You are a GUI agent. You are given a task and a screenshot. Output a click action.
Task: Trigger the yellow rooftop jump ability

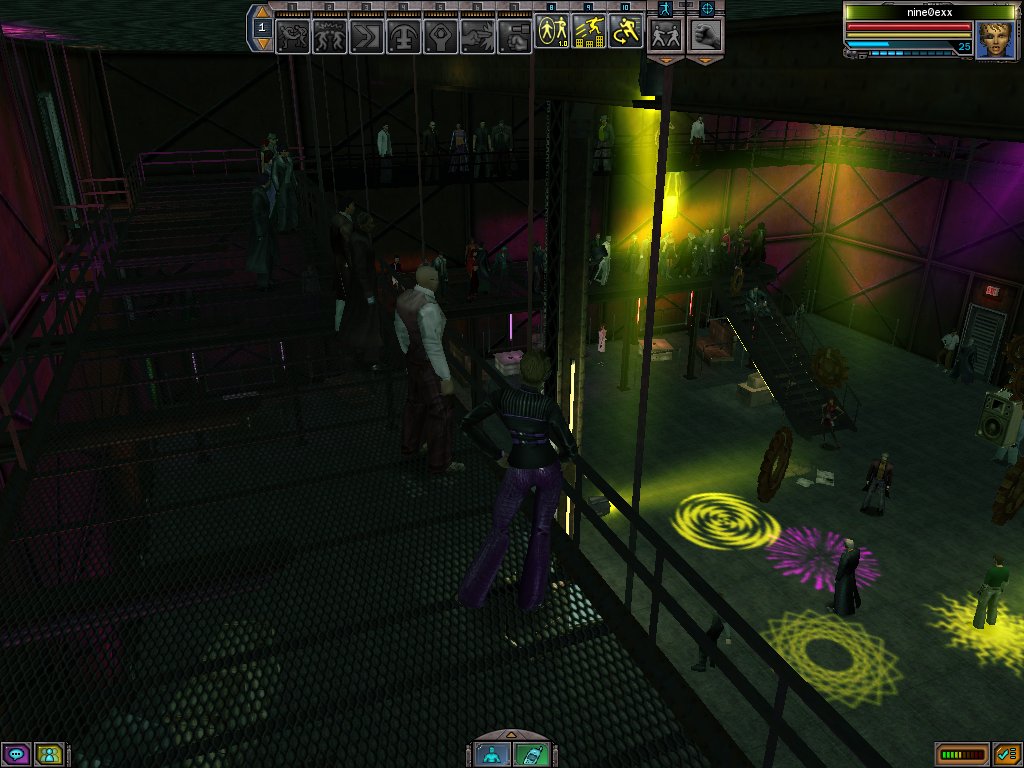588,33
